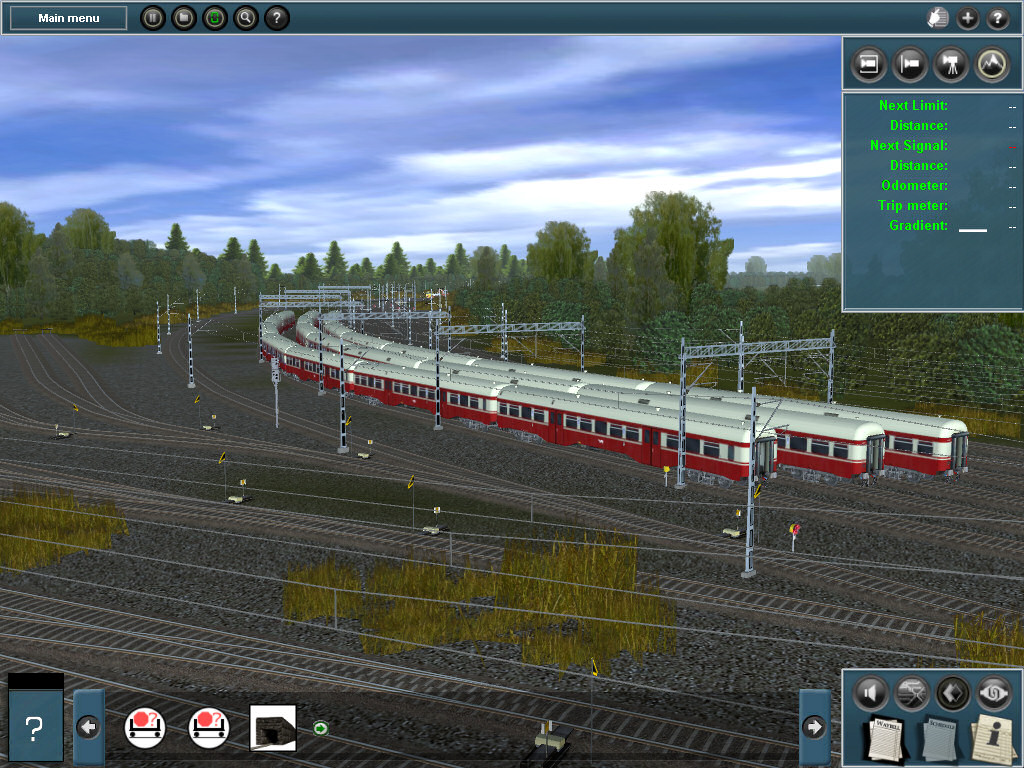Switch to the tripod camera view

[x=951, y=63]
